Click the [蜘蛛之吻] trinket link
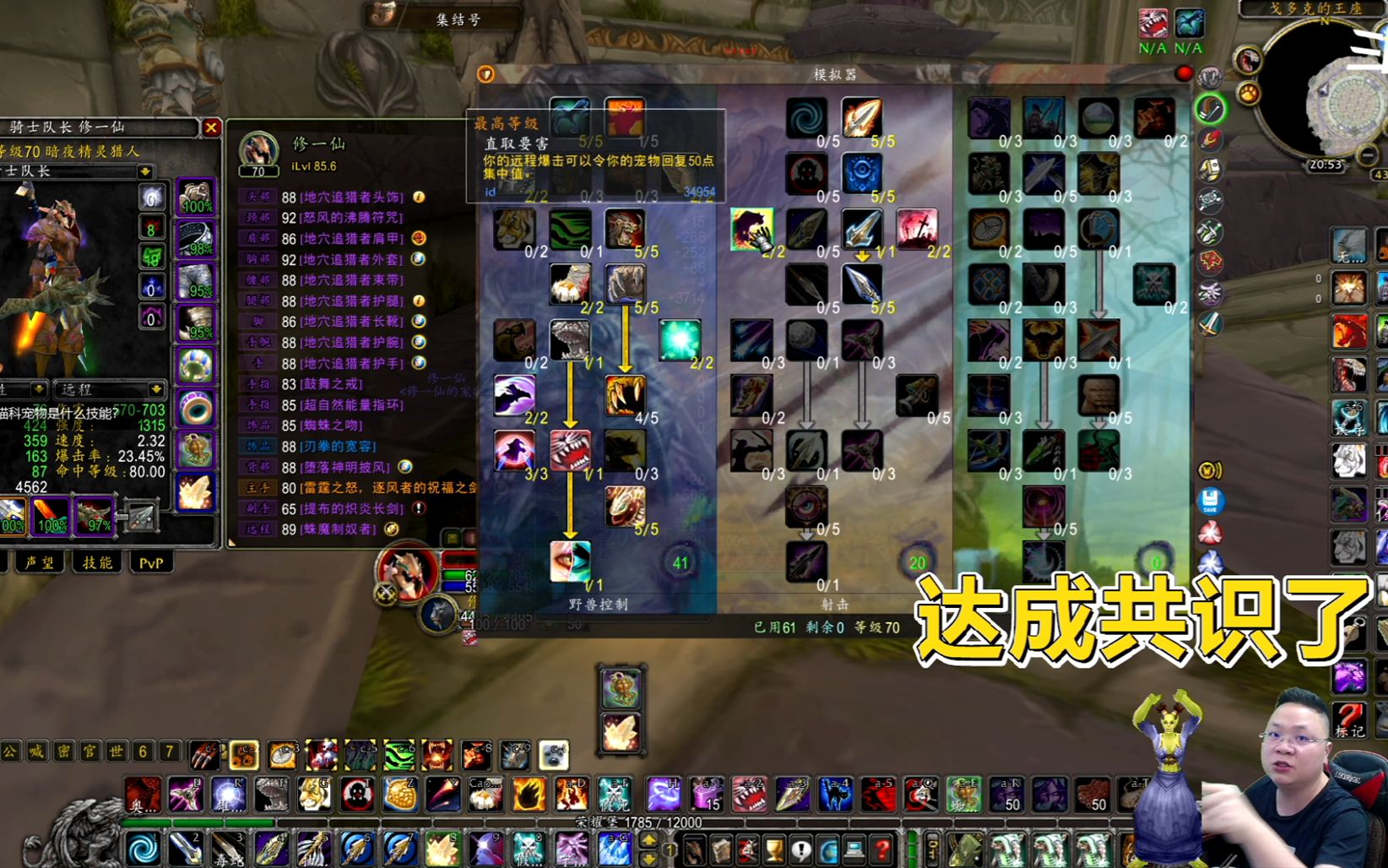This screenshot has width=1388, height=868. pyautogui.click(x=331, y=427)
